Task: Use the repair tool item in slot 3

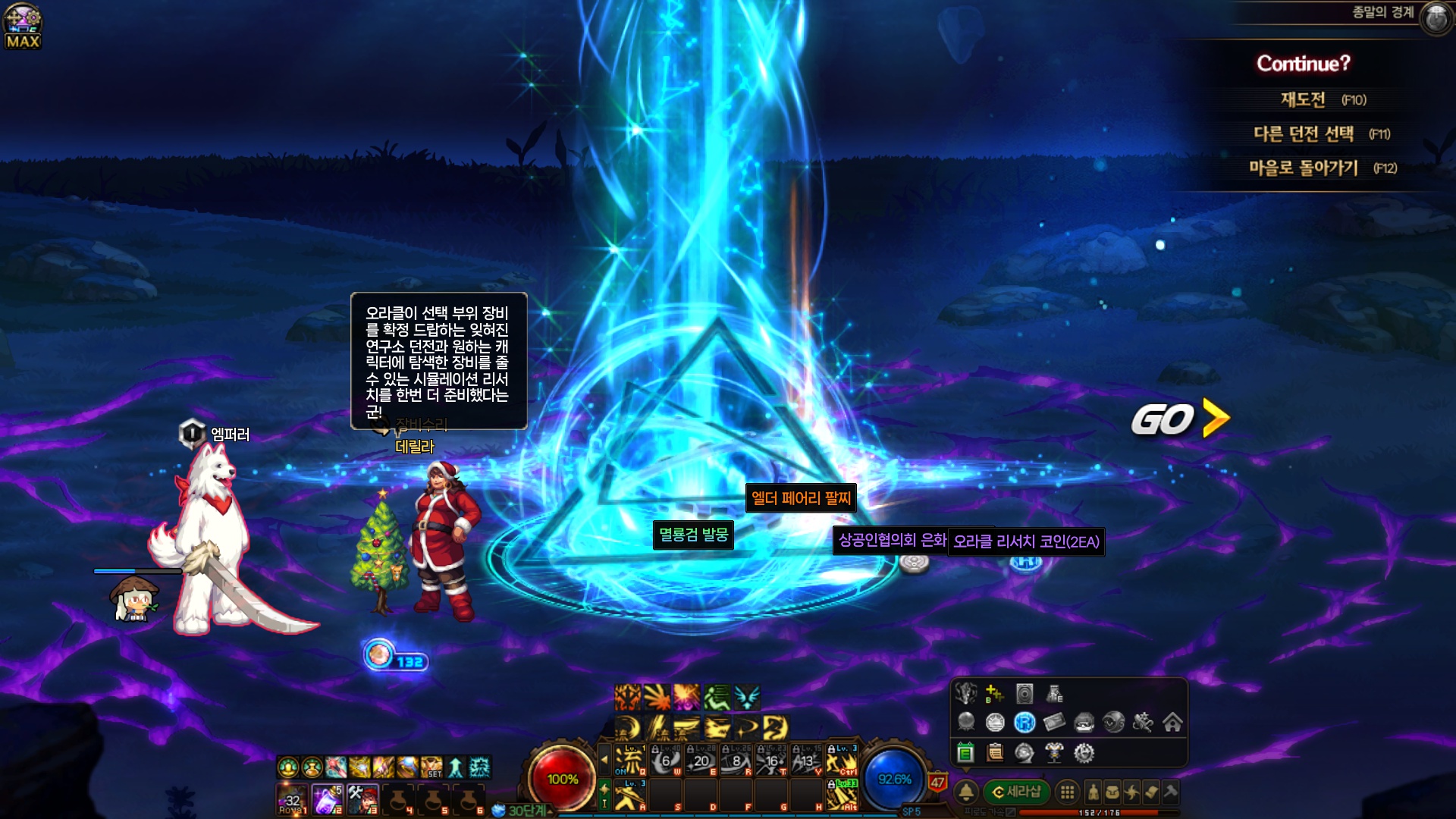Action: pos(362,799)
